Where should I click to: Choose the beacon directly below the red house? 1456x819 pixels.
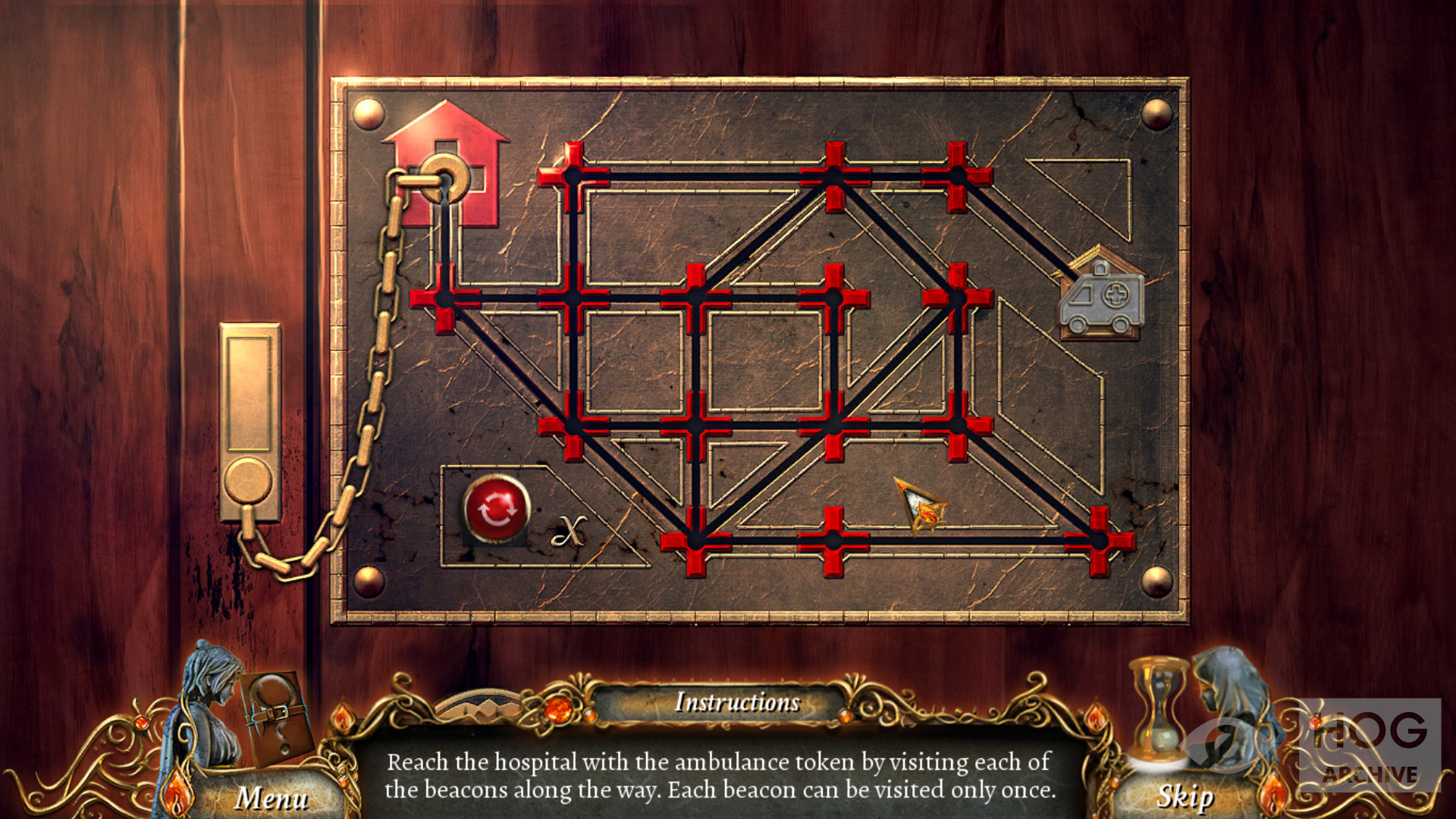coord(445,298)
